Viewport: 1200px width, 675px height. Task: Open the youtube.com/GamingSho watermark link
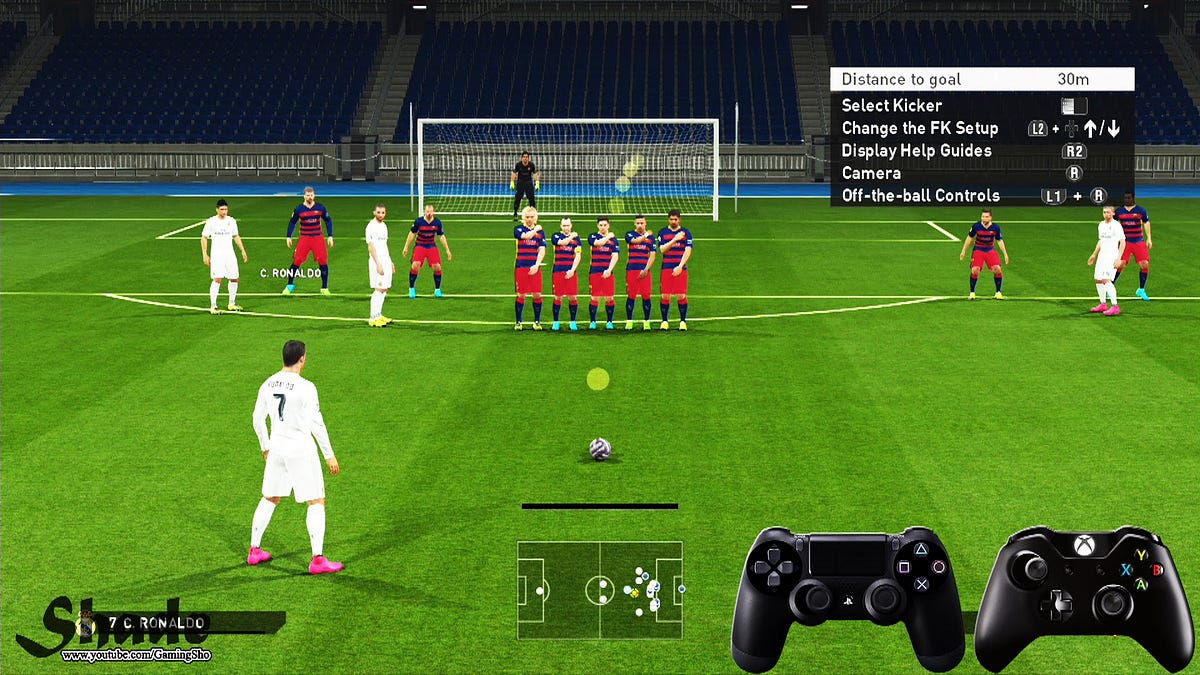coord(136,655)
